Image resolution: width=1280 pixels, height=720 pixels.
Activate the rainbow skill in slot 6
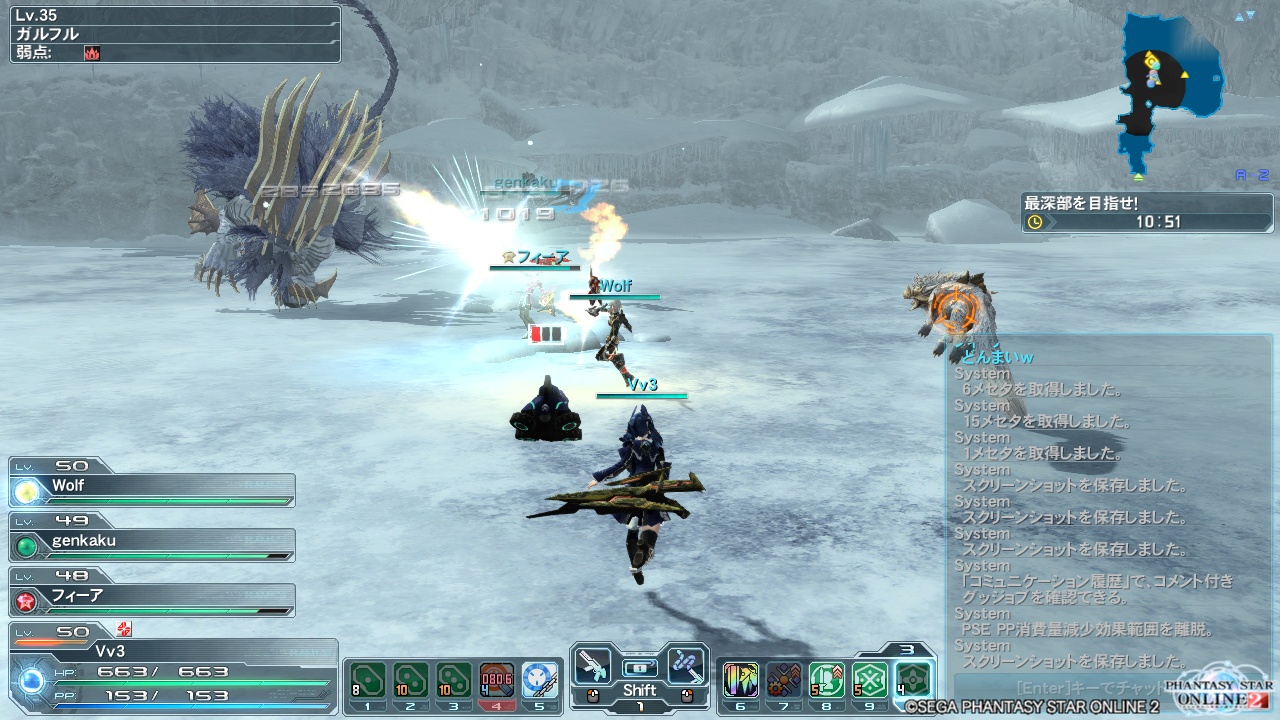pyautogui.click(x=740, y=680)
